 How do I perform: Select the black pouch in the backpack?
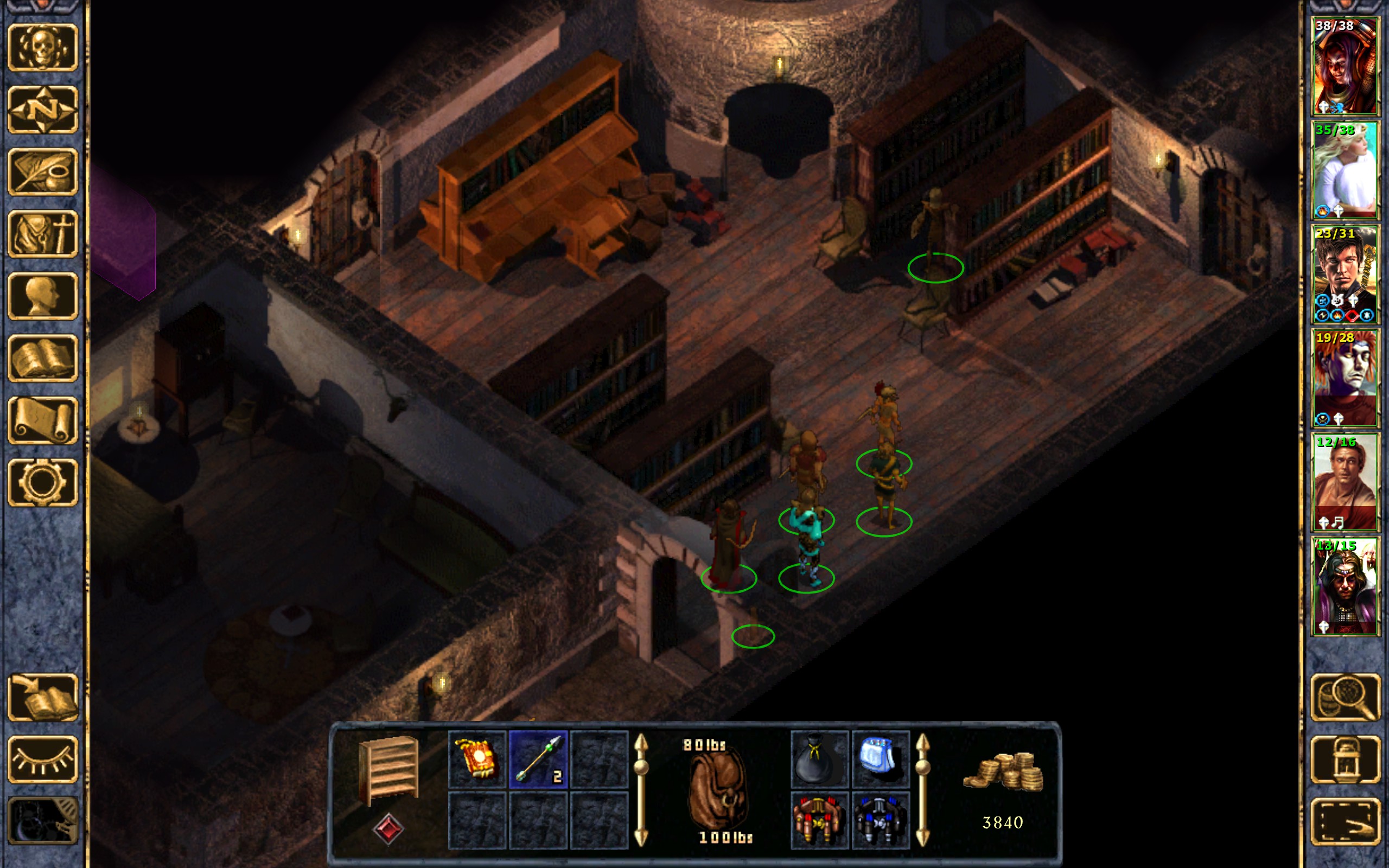click(819, 759)
